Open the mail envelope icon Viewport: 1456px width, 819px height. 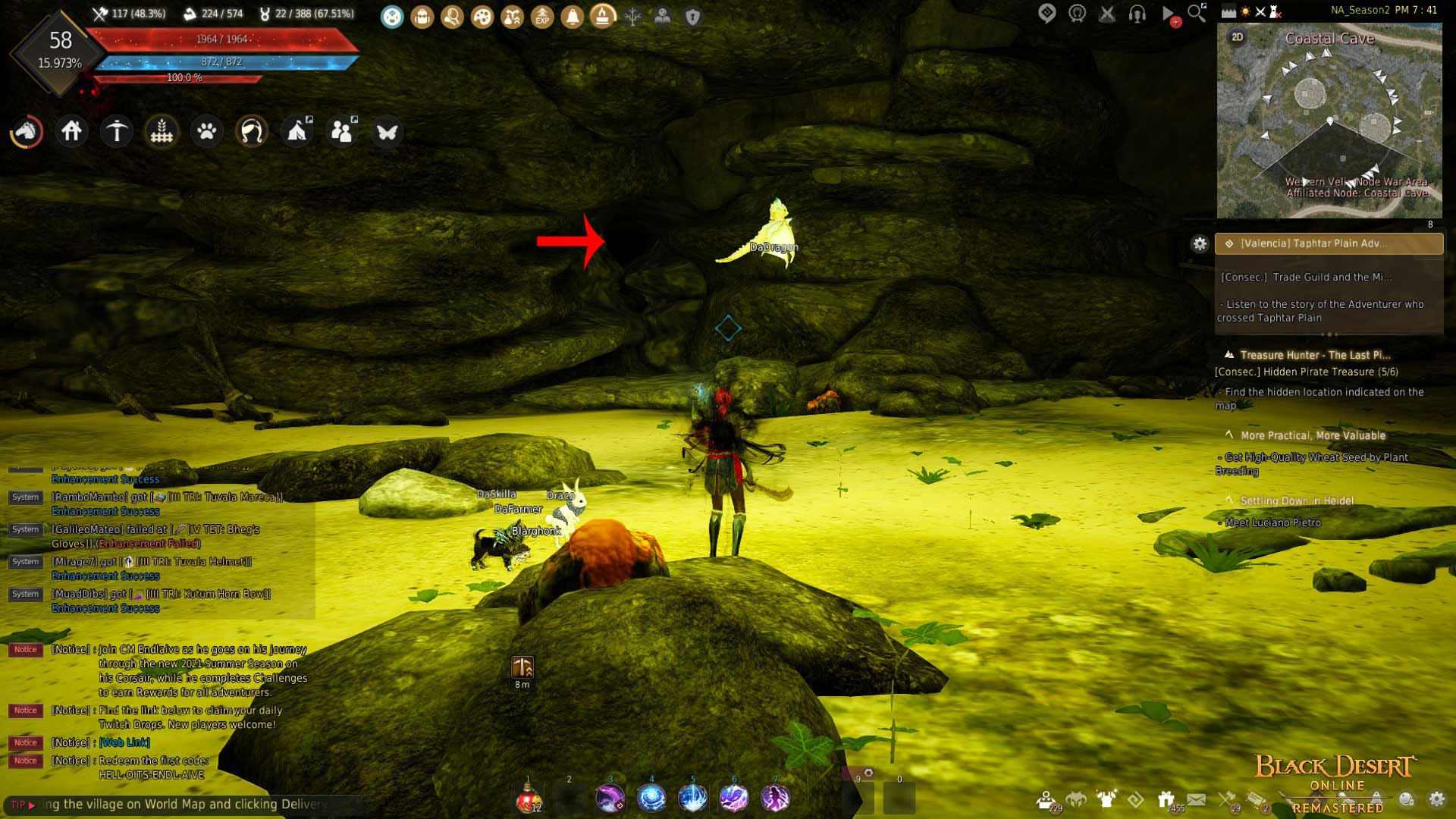(x=1195, y=798)
